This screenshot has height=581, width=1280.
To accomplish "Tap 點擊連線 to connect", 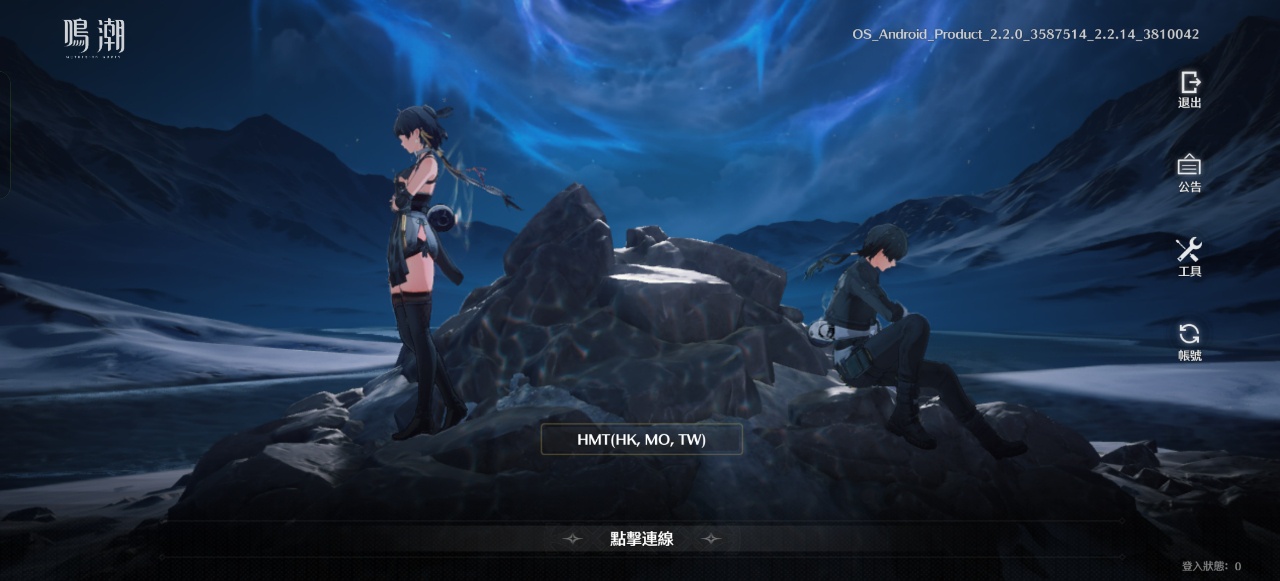I will [x=641, y=539].
